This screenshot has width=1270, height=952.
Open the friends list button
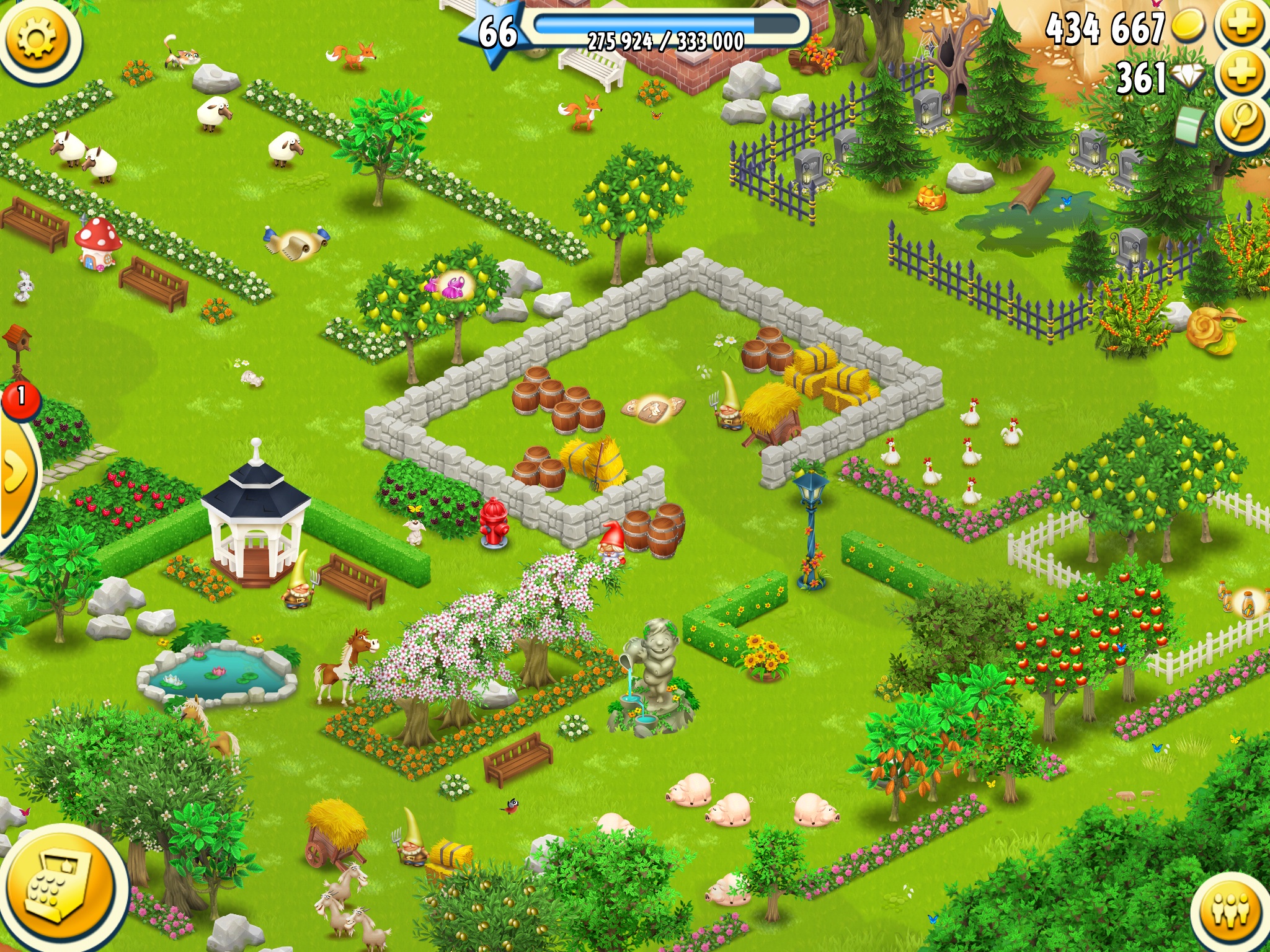tap(1230, 911)
